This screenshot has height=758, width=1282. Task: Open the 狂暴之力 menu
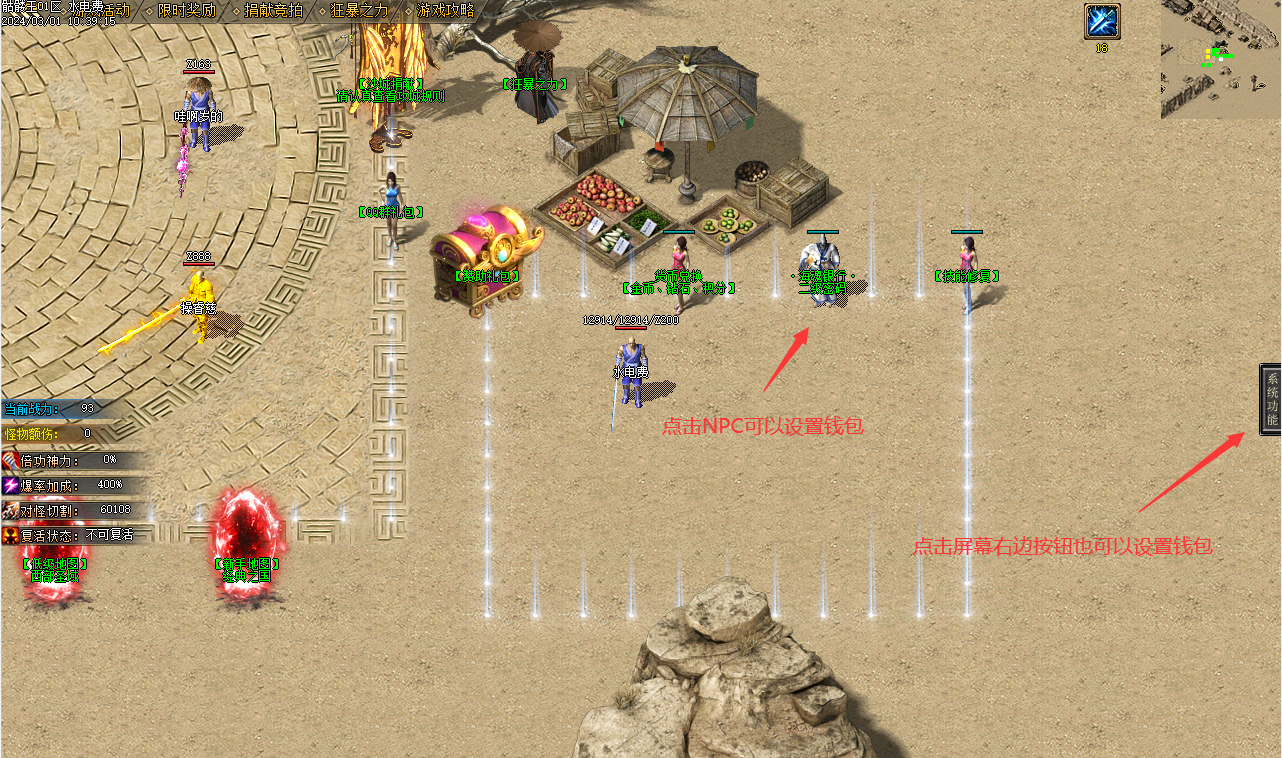(358, 10)
